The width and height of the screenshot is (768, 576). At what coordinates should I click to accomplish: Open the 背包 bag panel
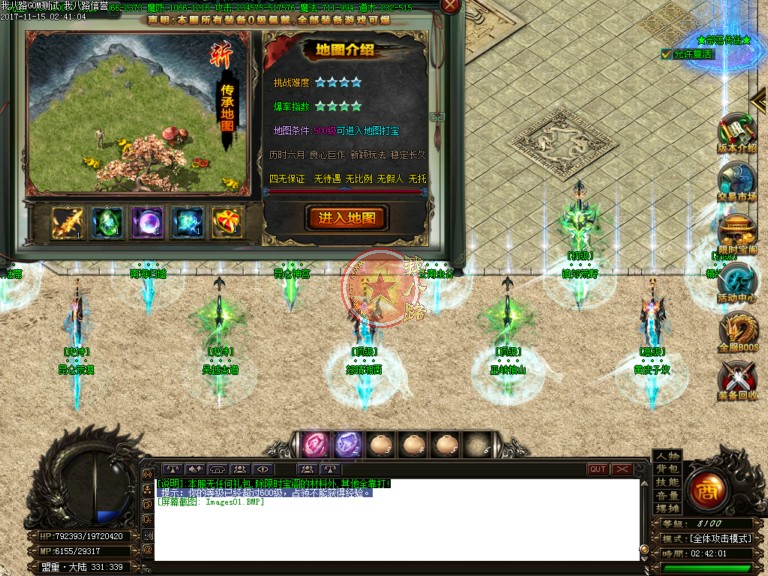click(666, 469)
